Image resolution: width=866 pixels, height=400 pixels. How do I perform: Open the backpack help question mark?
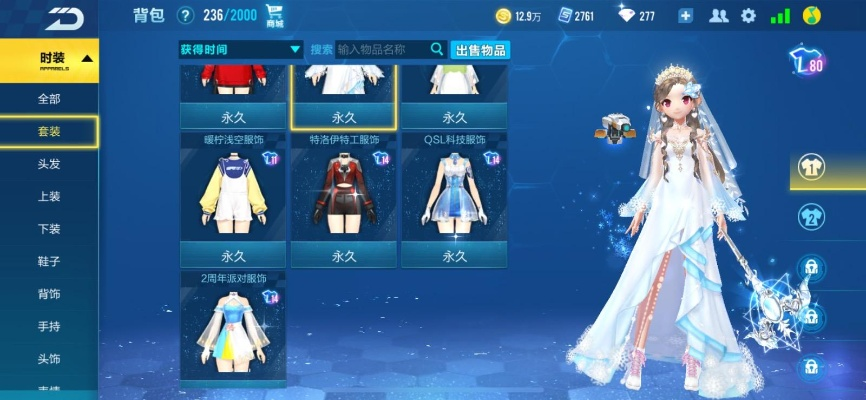click(185, 16)
